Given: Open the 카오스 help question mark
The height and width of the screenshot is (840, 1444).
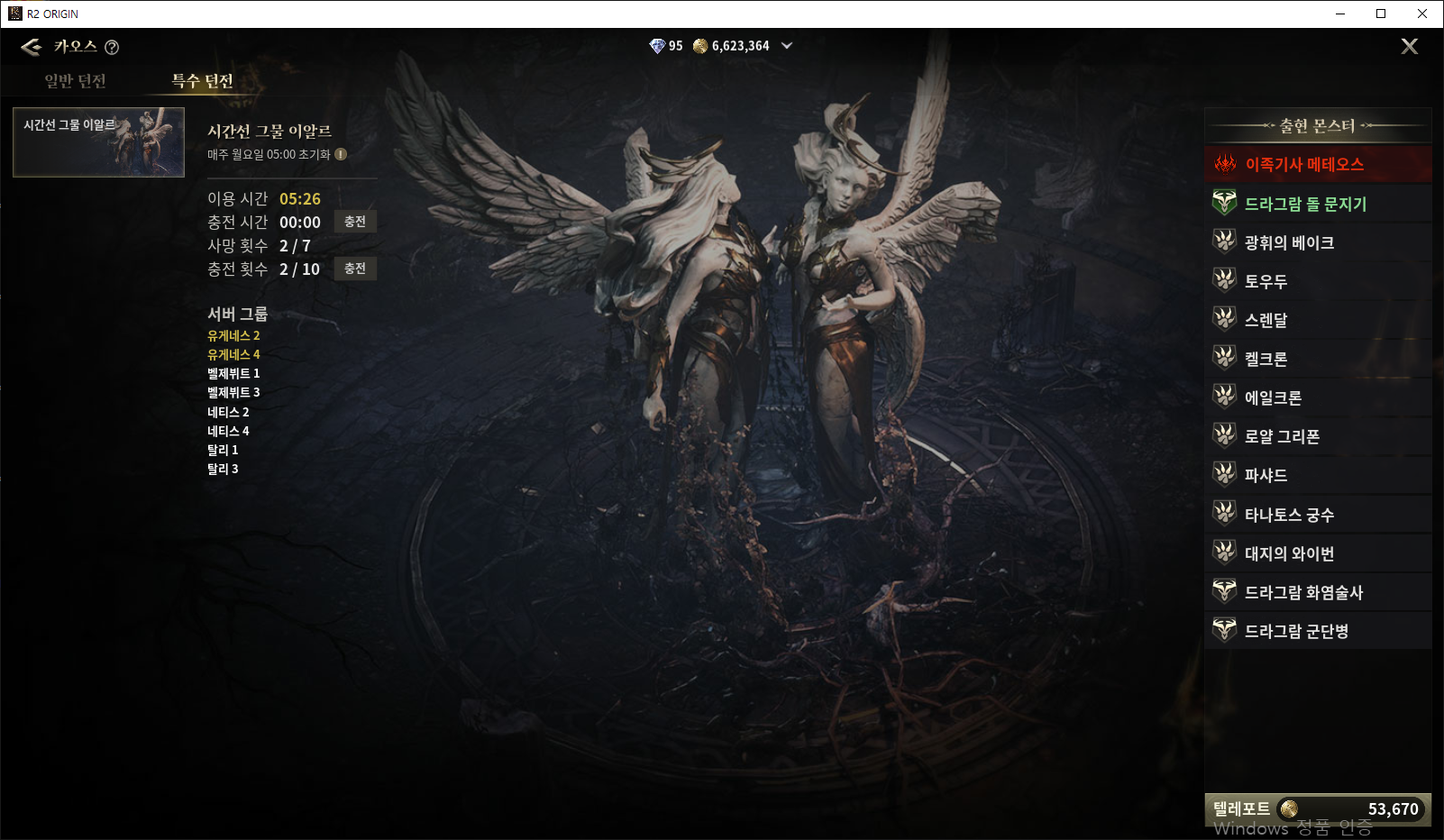Looking at the screenshot, I should tap(112, 48).
